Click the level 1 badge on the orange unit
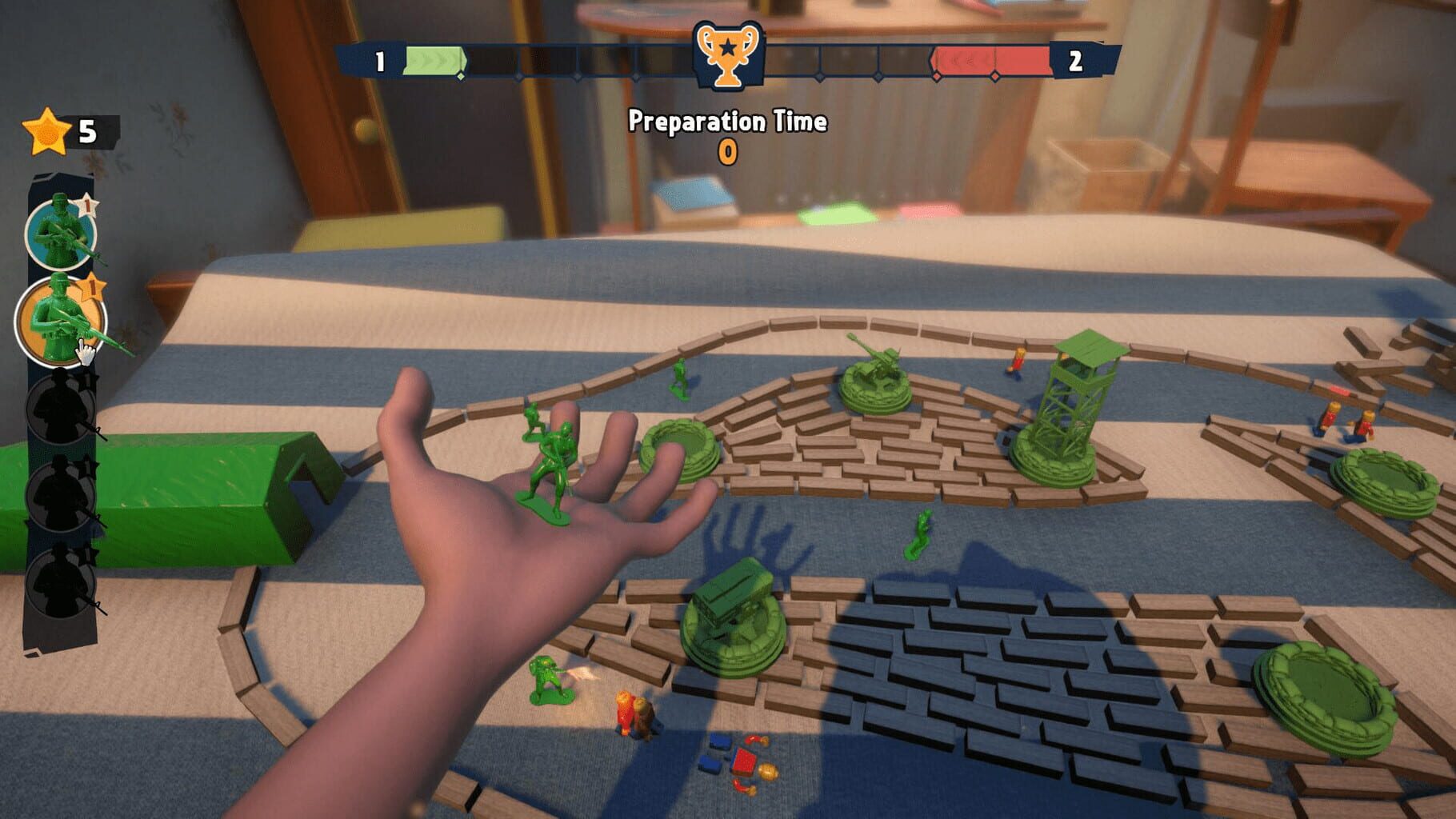This screenshot has height=819, width=1456. [94, 286]
